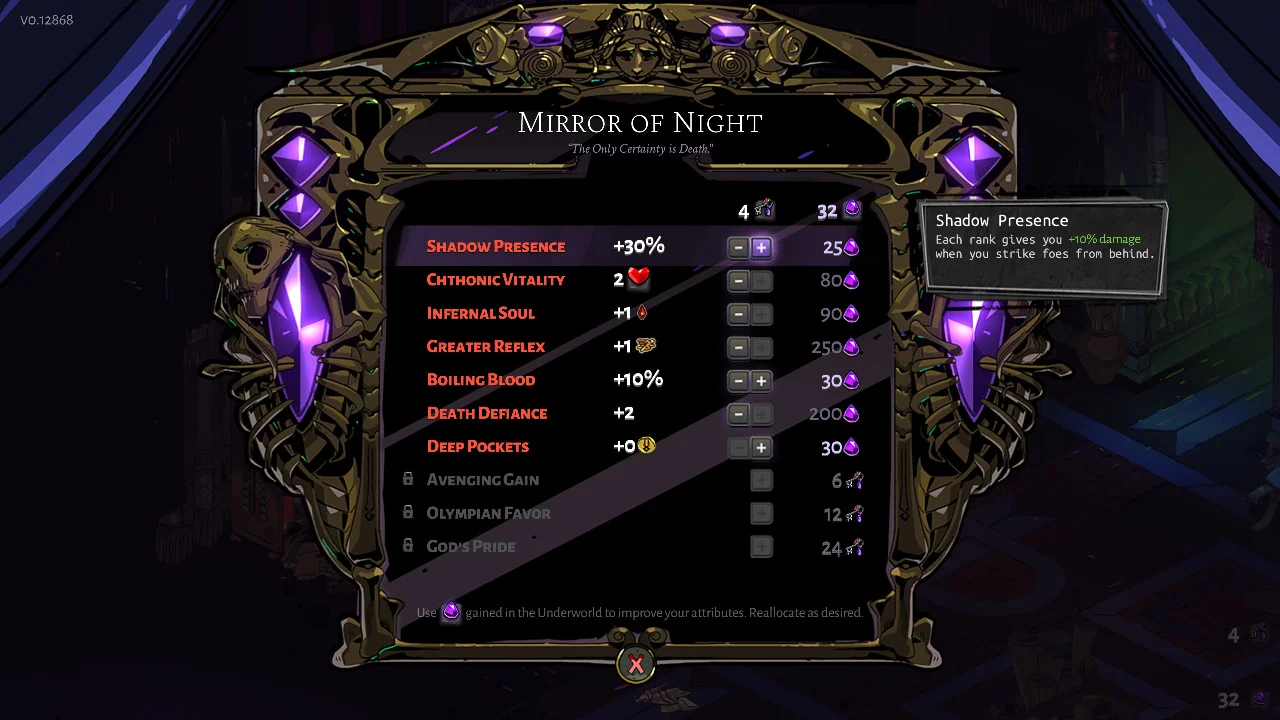Add a rank to Boiling Blood
The width and height of the screenshot is (1280, 720).
(x=761, y=381)
